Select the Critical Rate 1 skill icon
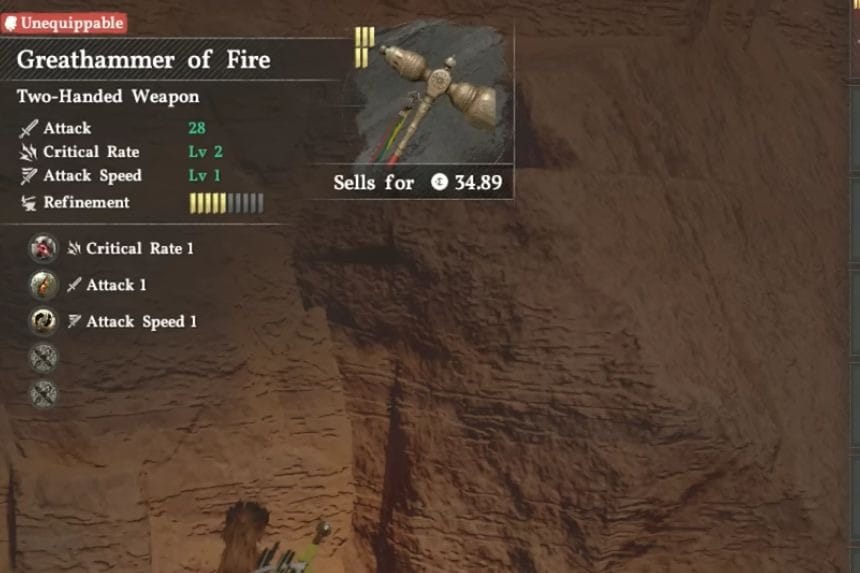860x573 pixels. click(x=43, y=248)
